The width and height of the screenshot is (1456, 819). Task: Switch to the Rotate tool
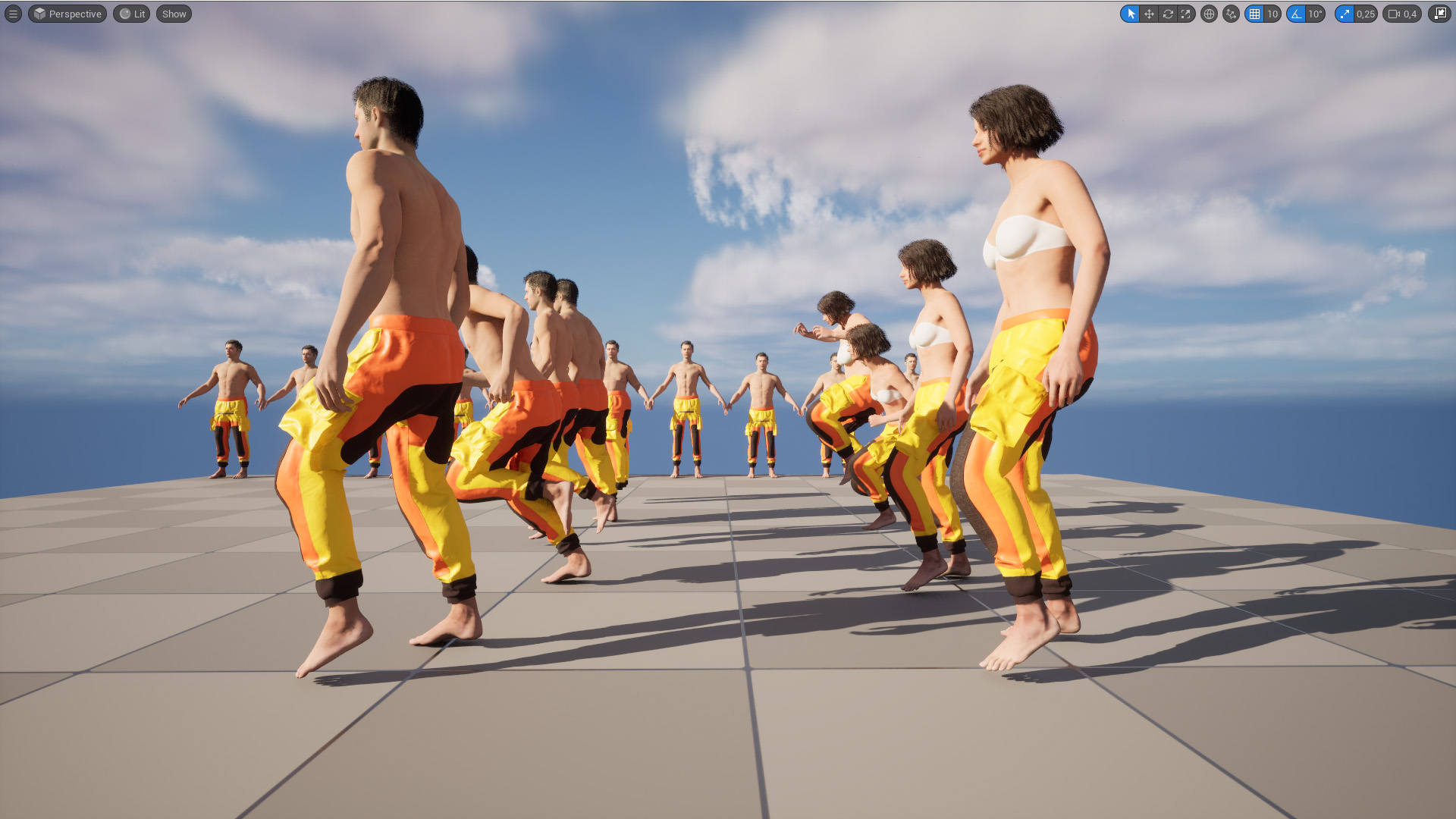point(1168,14)
